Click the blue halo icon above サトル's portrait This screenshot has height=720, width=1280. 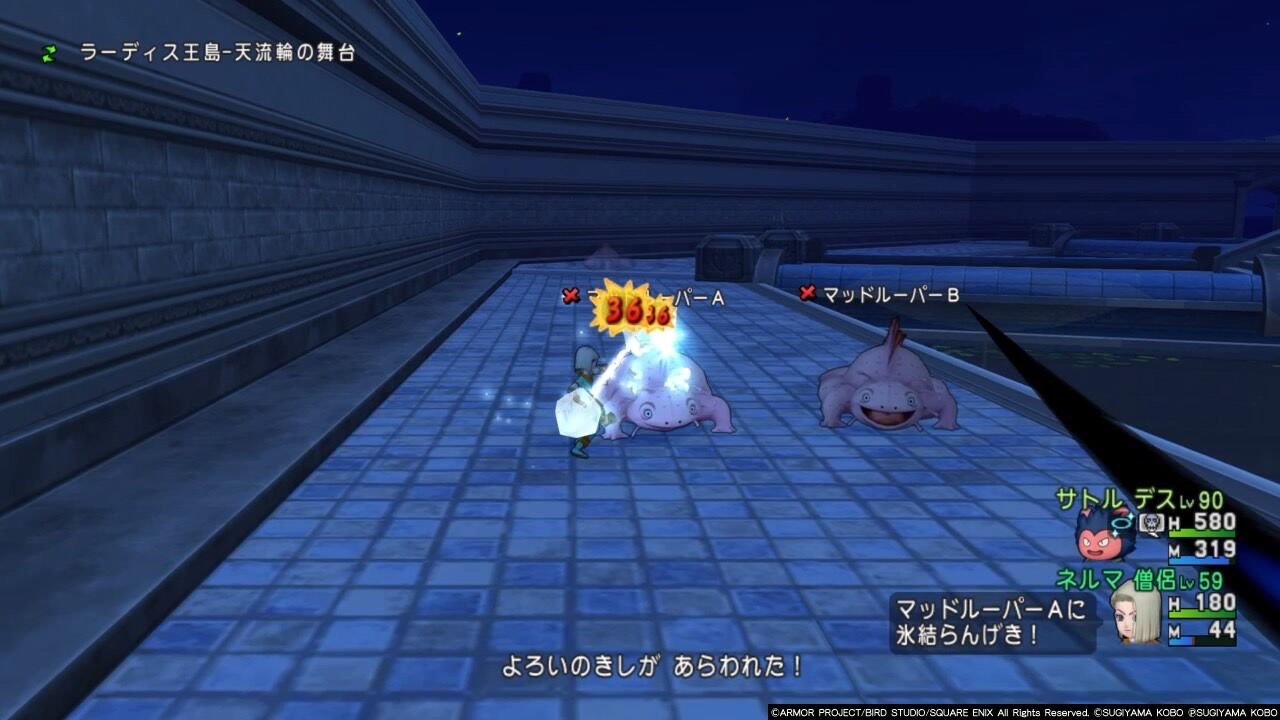click(x=1123, y=522)
